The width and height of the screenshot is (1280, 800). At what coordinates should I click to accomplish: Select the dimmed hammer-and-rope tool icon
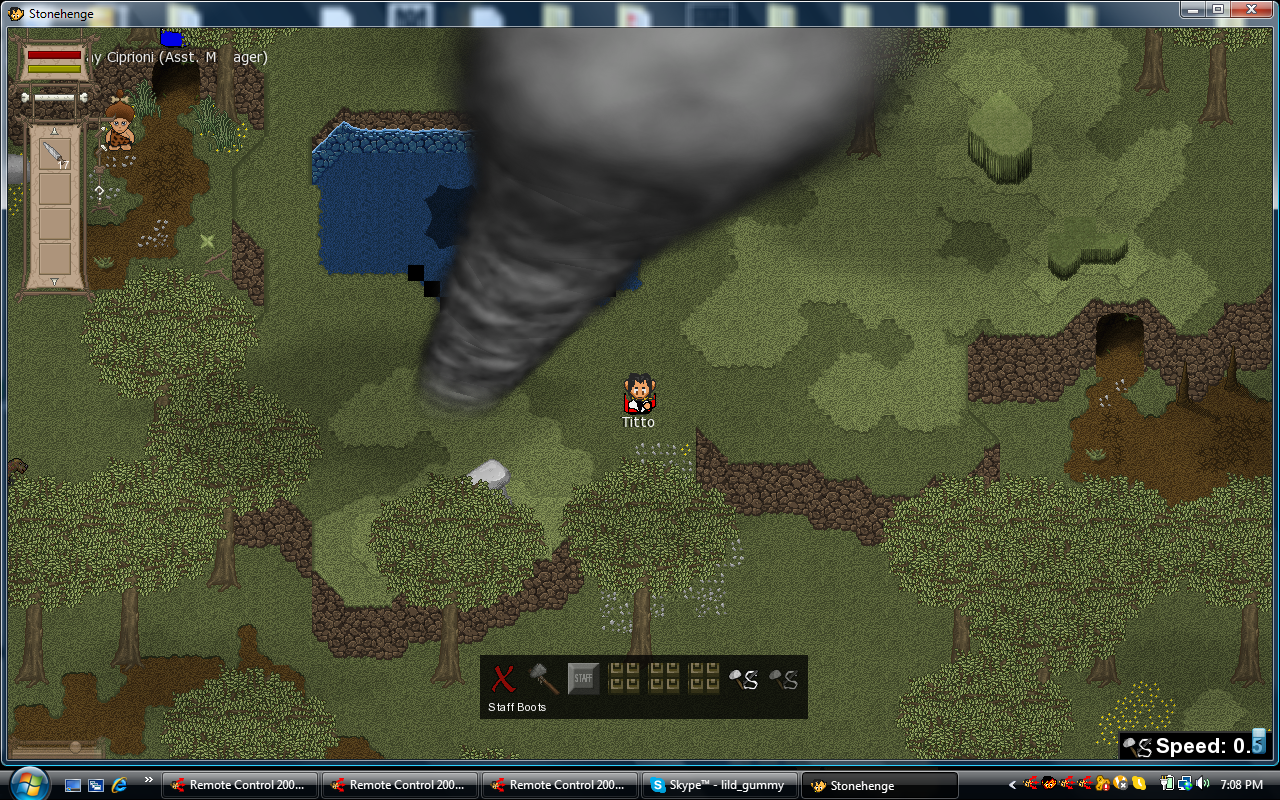coord(783,680)
